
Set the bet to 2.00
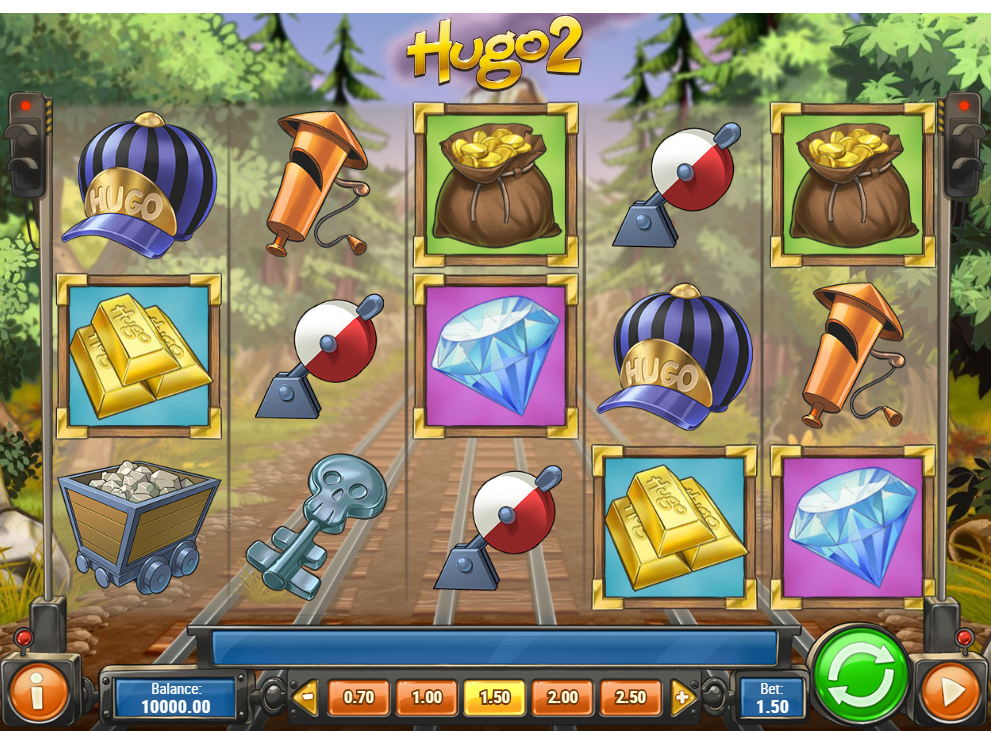562,697
